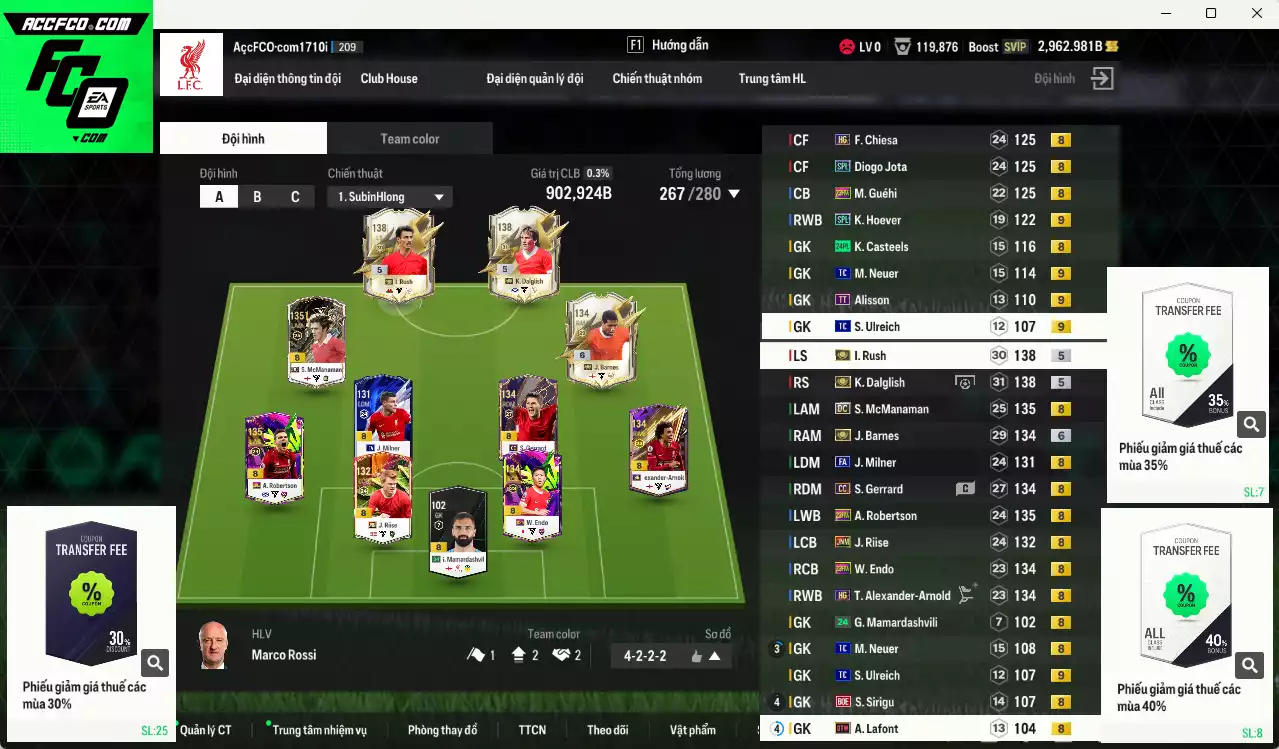Open the Vật phẩm items menu
The image size is (1279, 749).
coord(692,730)
